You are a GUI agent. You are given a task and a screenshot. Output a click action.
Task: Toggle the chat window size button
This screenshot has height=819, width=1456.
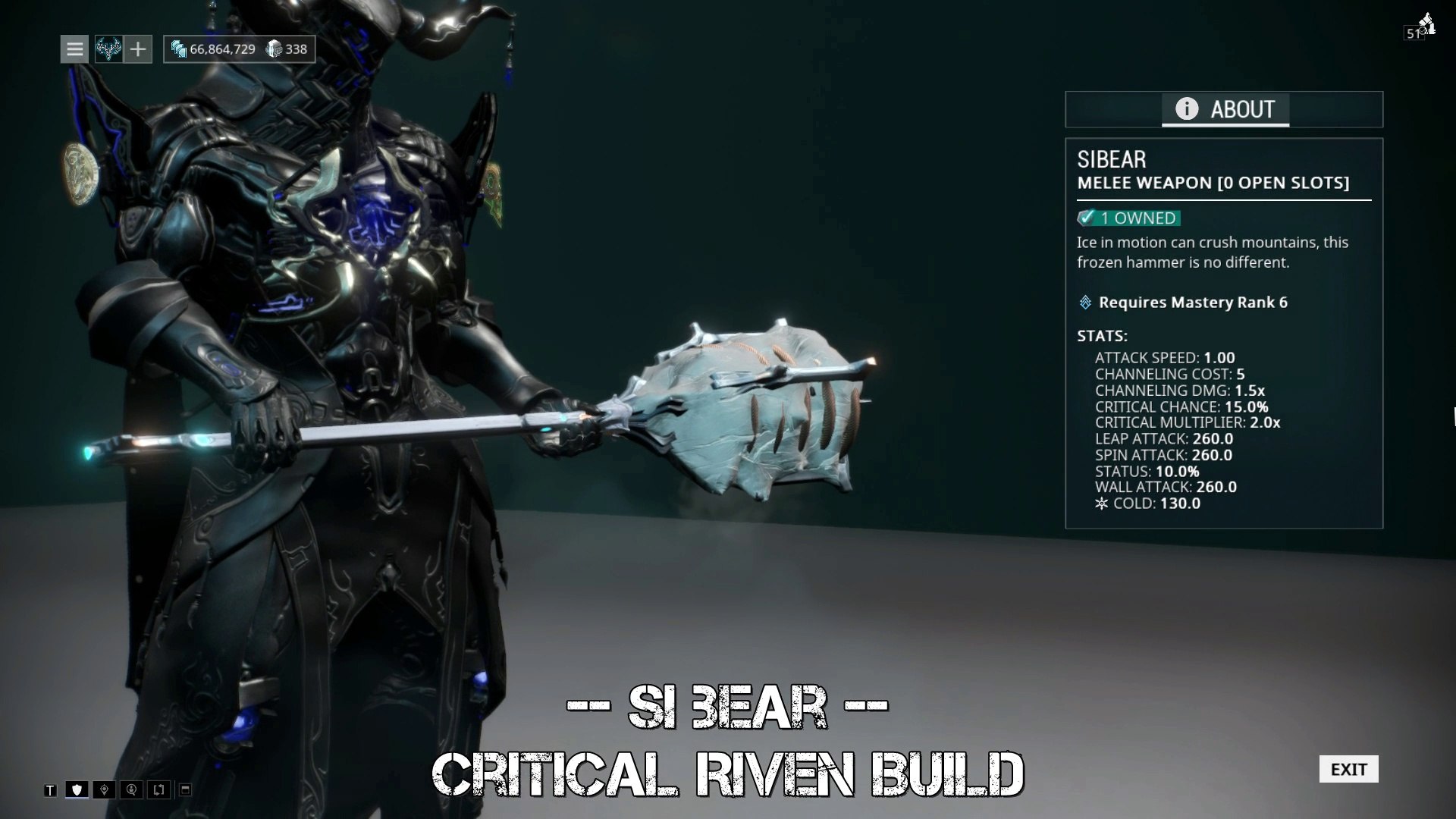pos(185,790)
